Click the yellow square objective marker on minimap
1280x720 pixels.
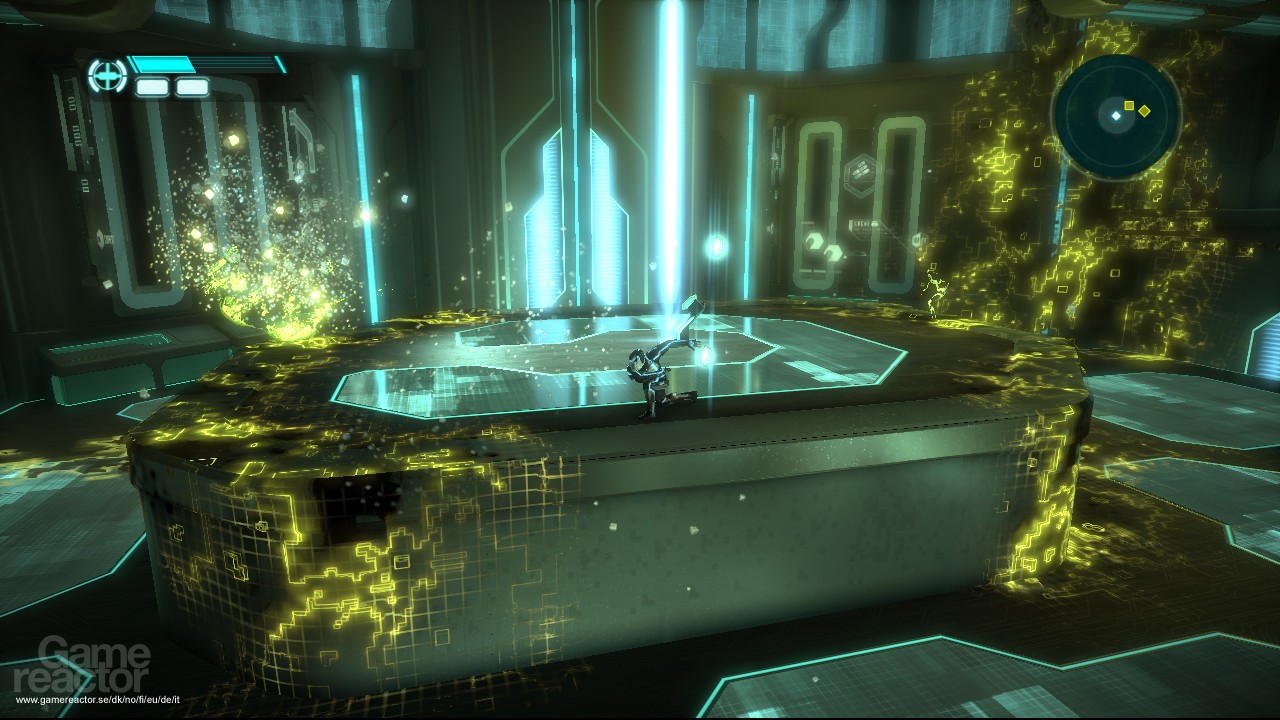click(x=1129, y=105)
